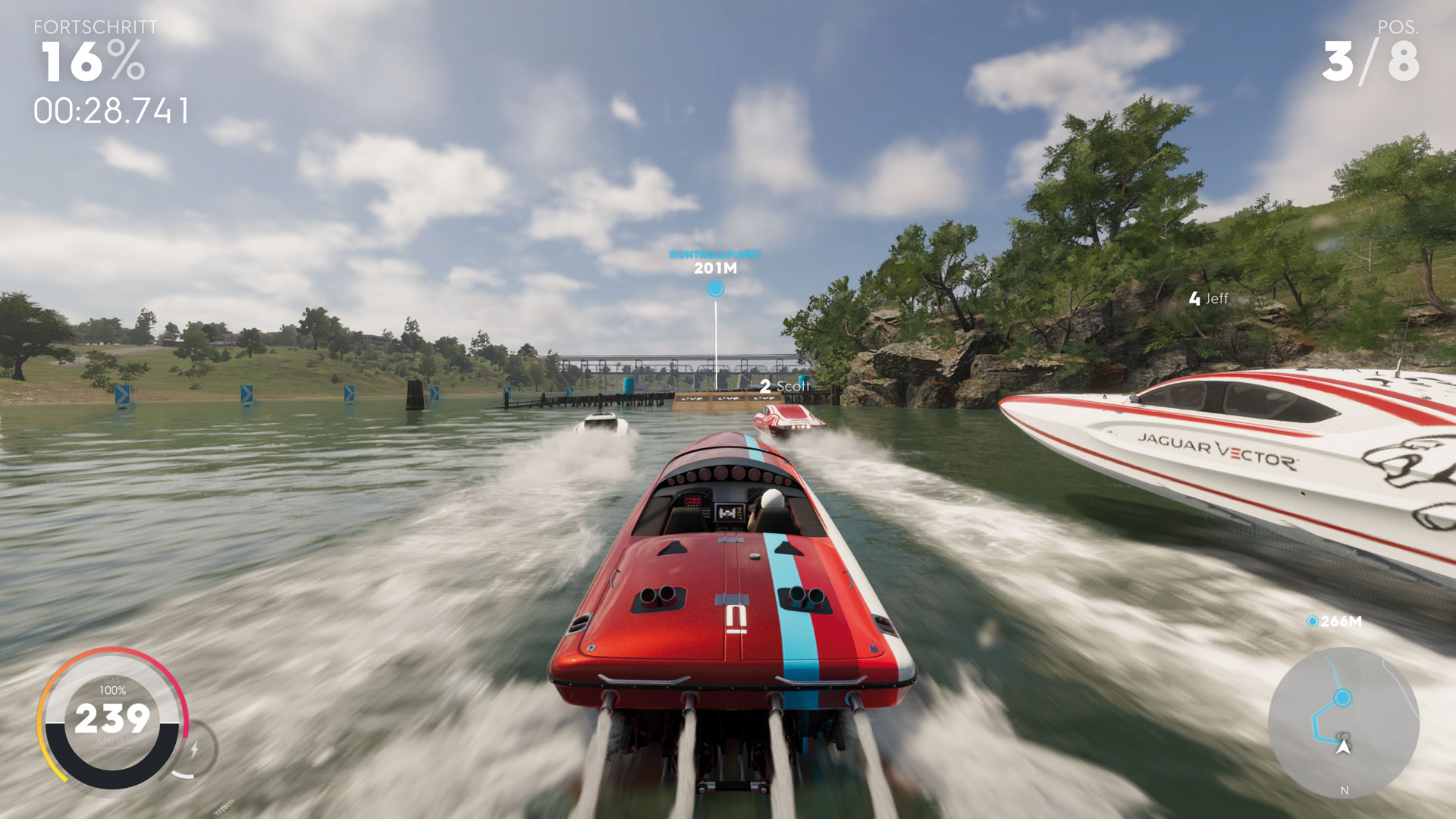Click the player arrow on the minimap
The image size is (1456, 819).
click(x=1344, y=747)
